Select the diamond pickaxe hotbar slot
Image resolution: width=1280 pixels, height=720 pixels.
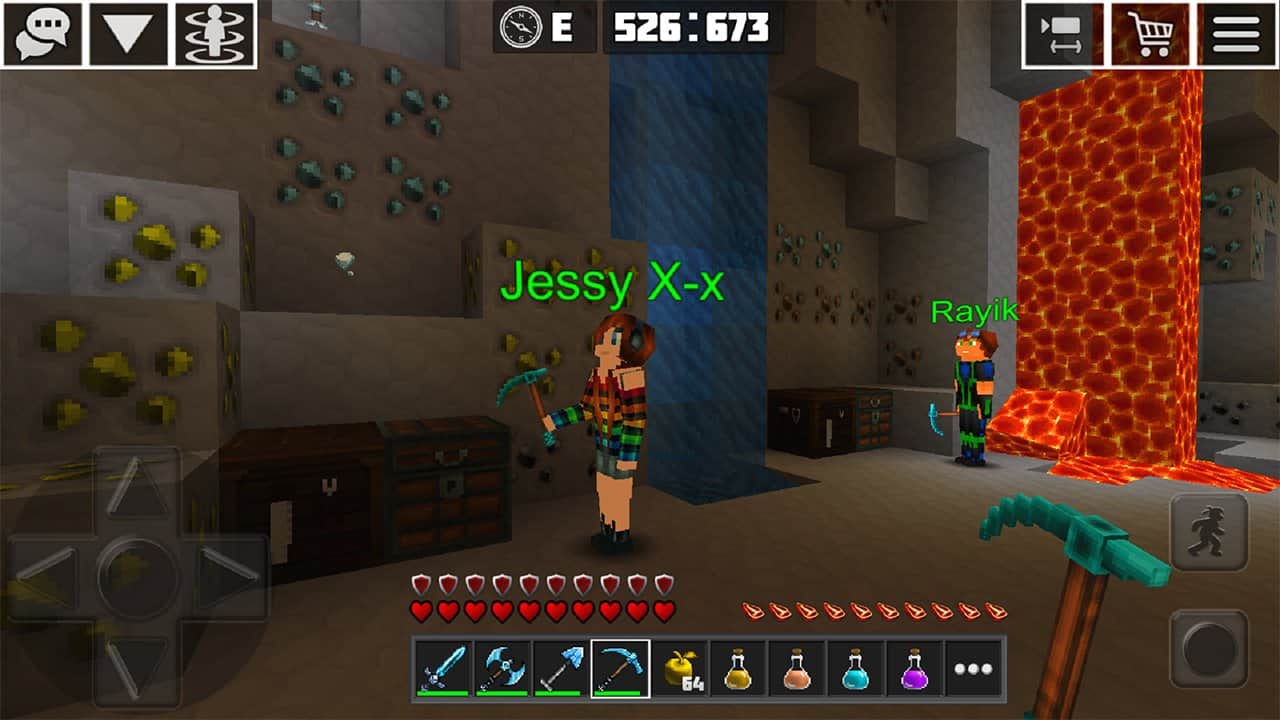click(620, 668)
